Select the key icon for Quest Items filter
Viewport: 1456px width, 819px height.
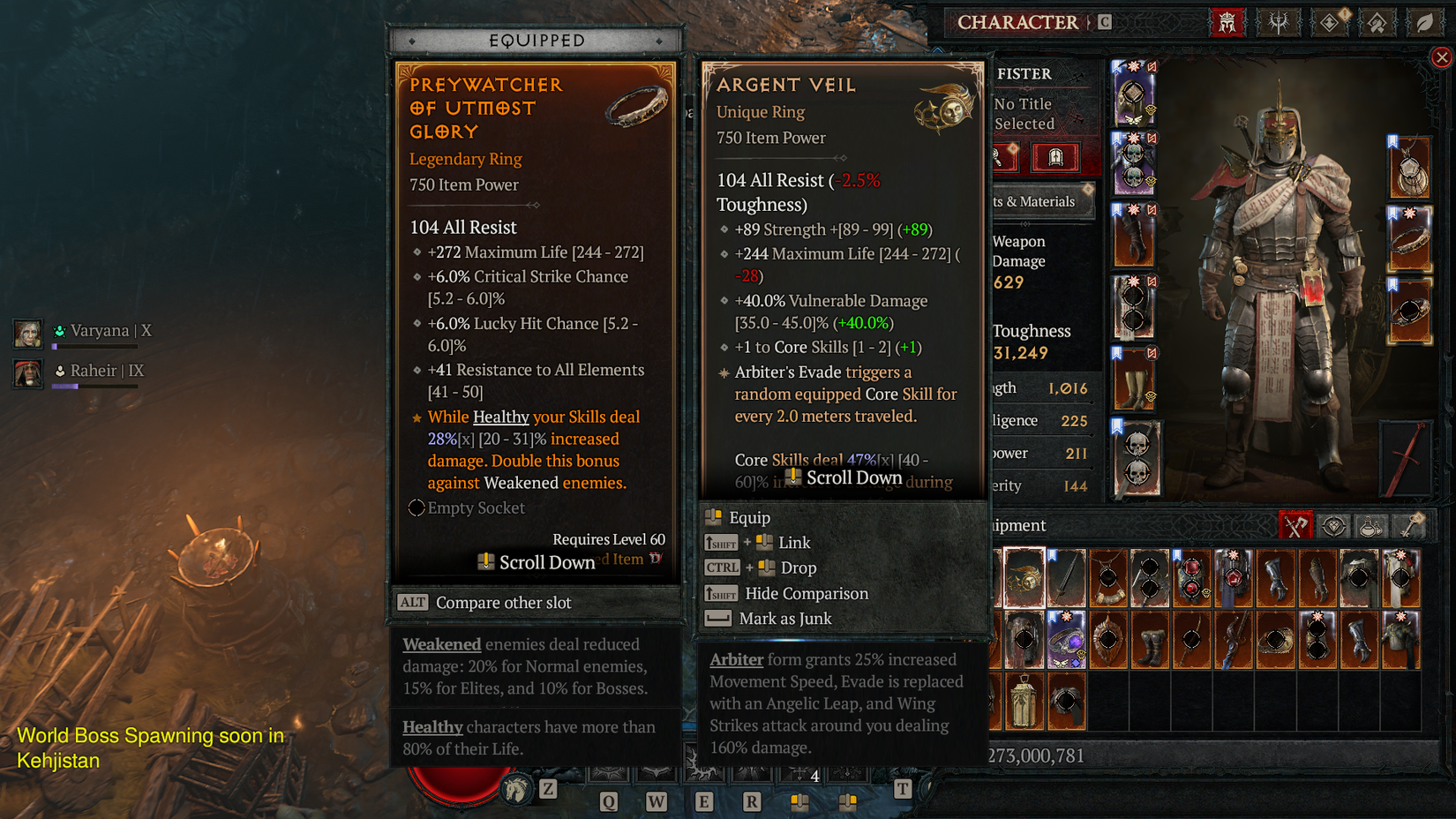[1409, 526]
